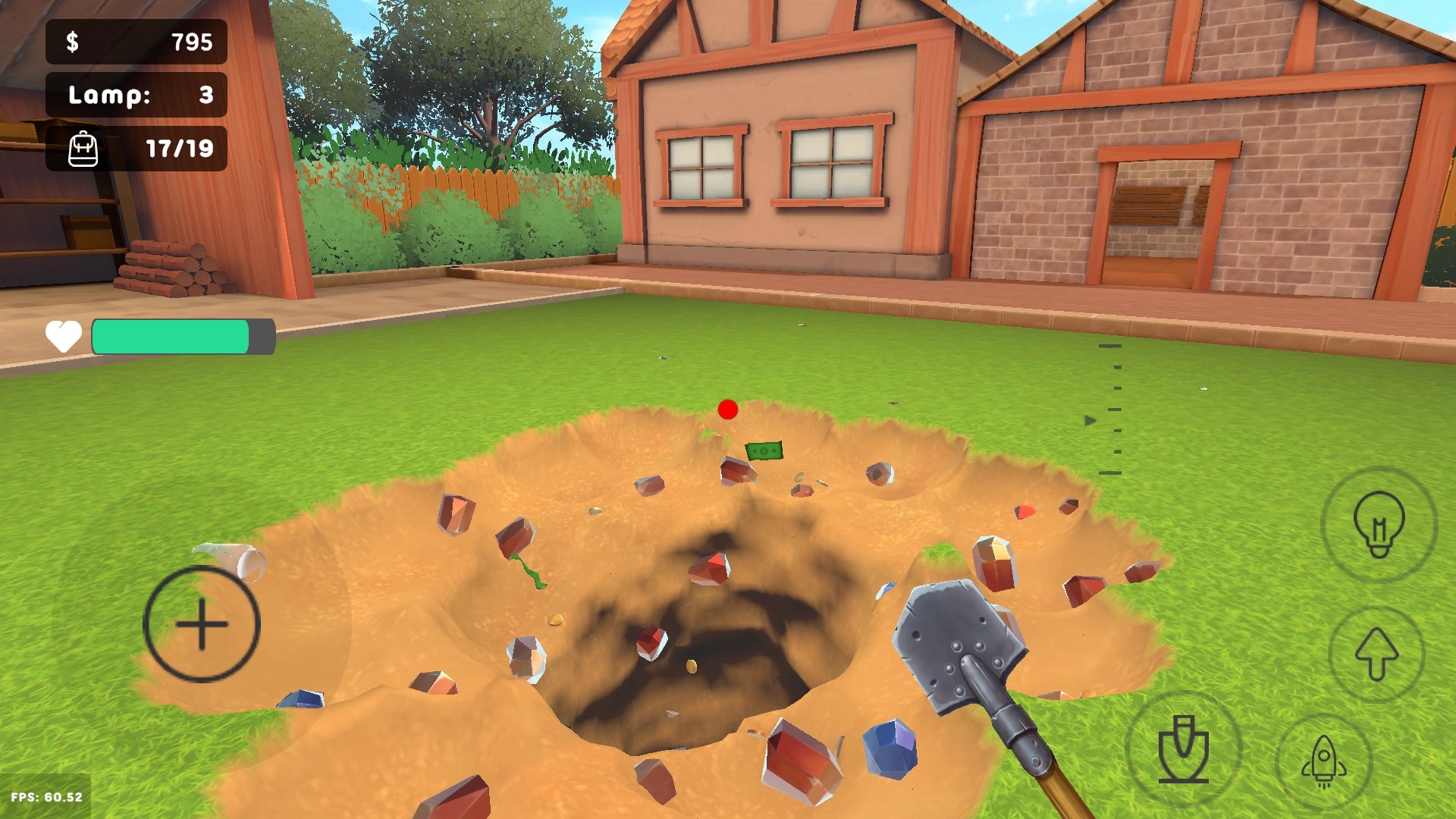The height and width of the screenshot is (819, 1456).
Task: Click the red aiming dot reticle
Action: 729,410
